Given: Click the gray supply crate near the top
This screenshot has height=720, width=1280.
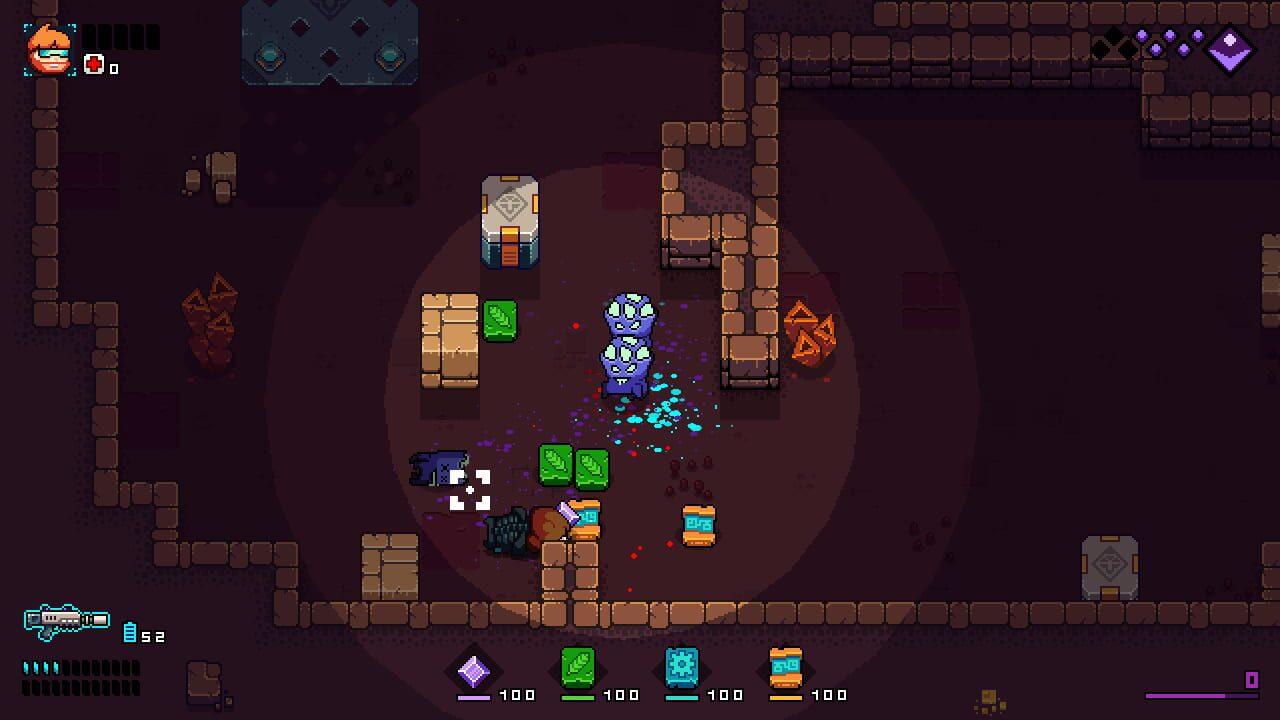Looking at the screenshot, I should tap(510, 222).
